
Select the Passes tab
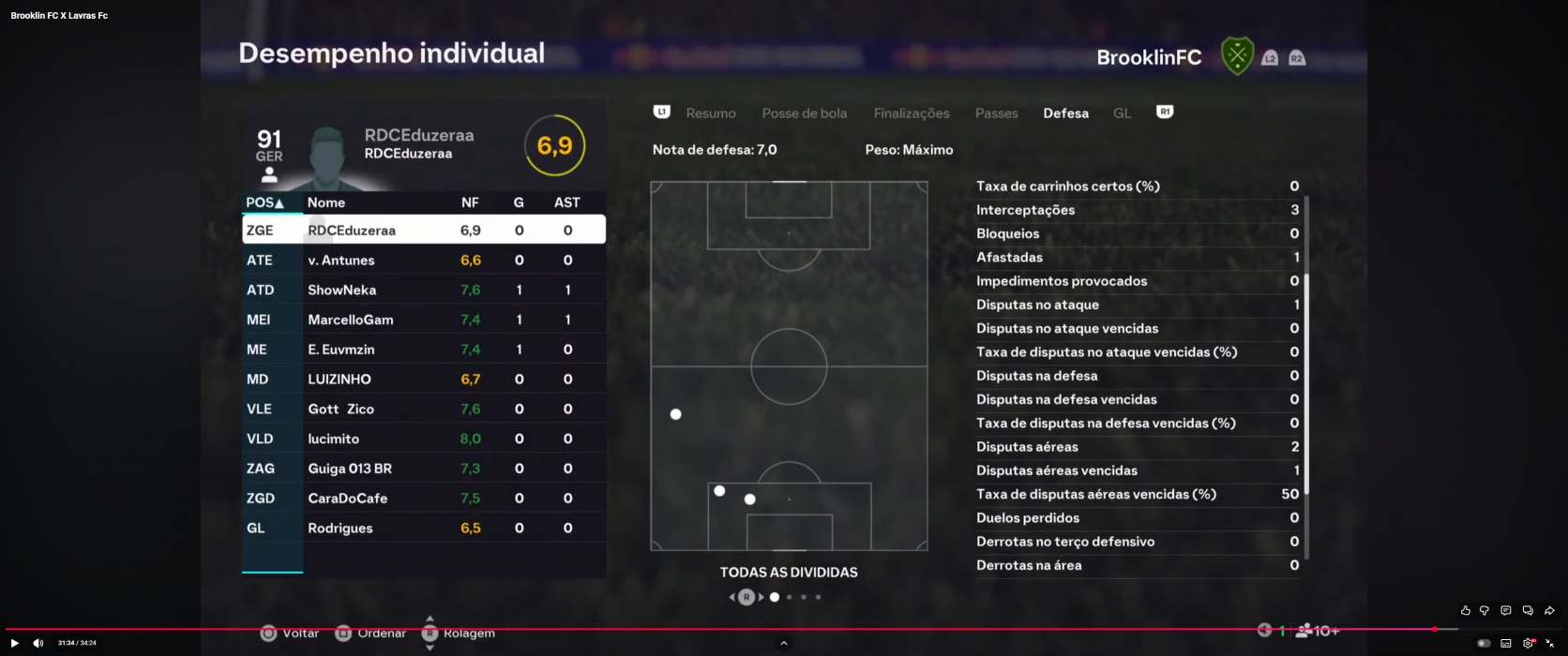[996, 113]
